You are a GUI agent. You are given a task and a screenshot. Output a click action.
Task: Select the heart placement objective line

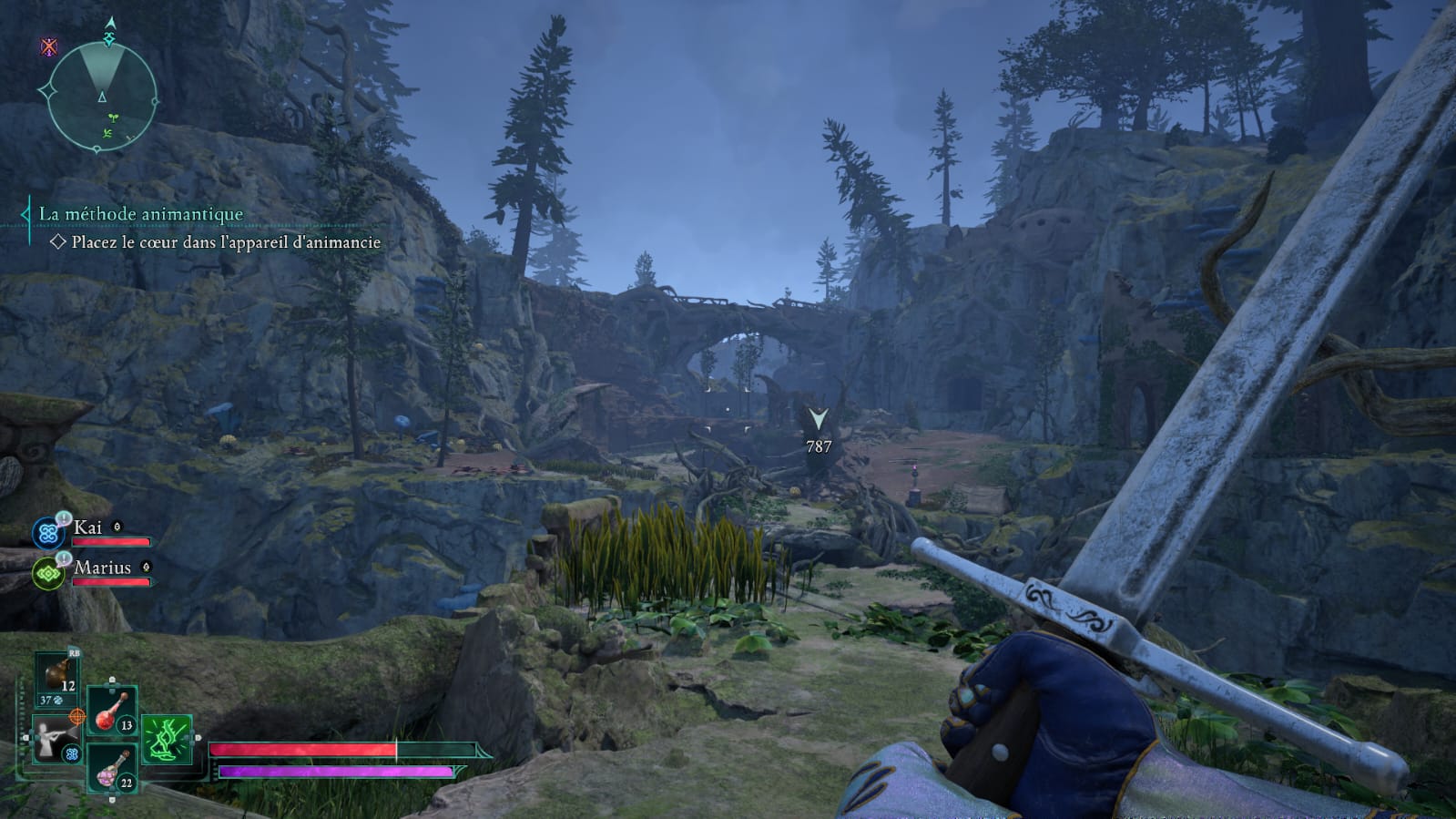(x=225, y=242)
